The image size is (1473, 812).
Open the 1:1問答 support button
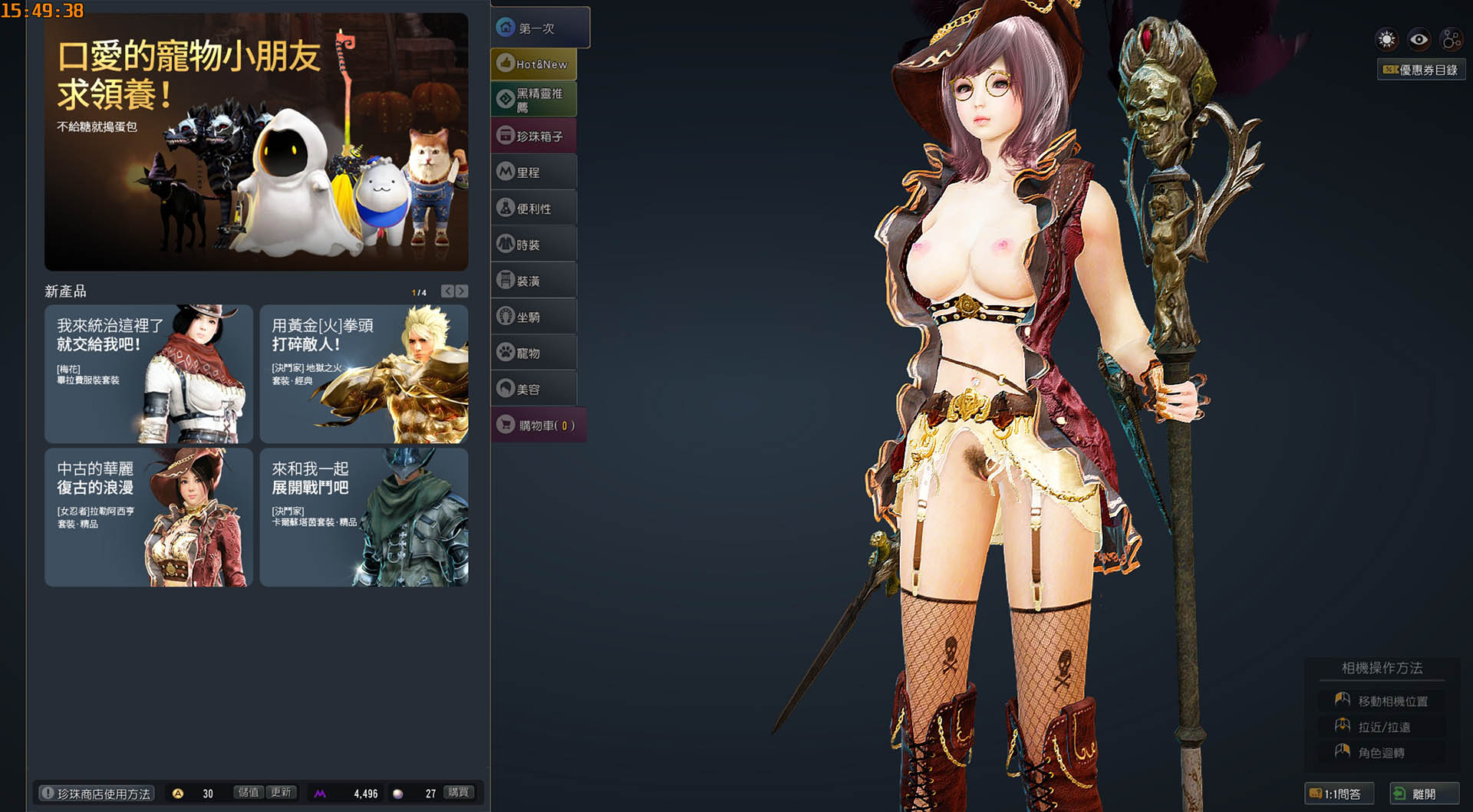(x=1339, y=794)
